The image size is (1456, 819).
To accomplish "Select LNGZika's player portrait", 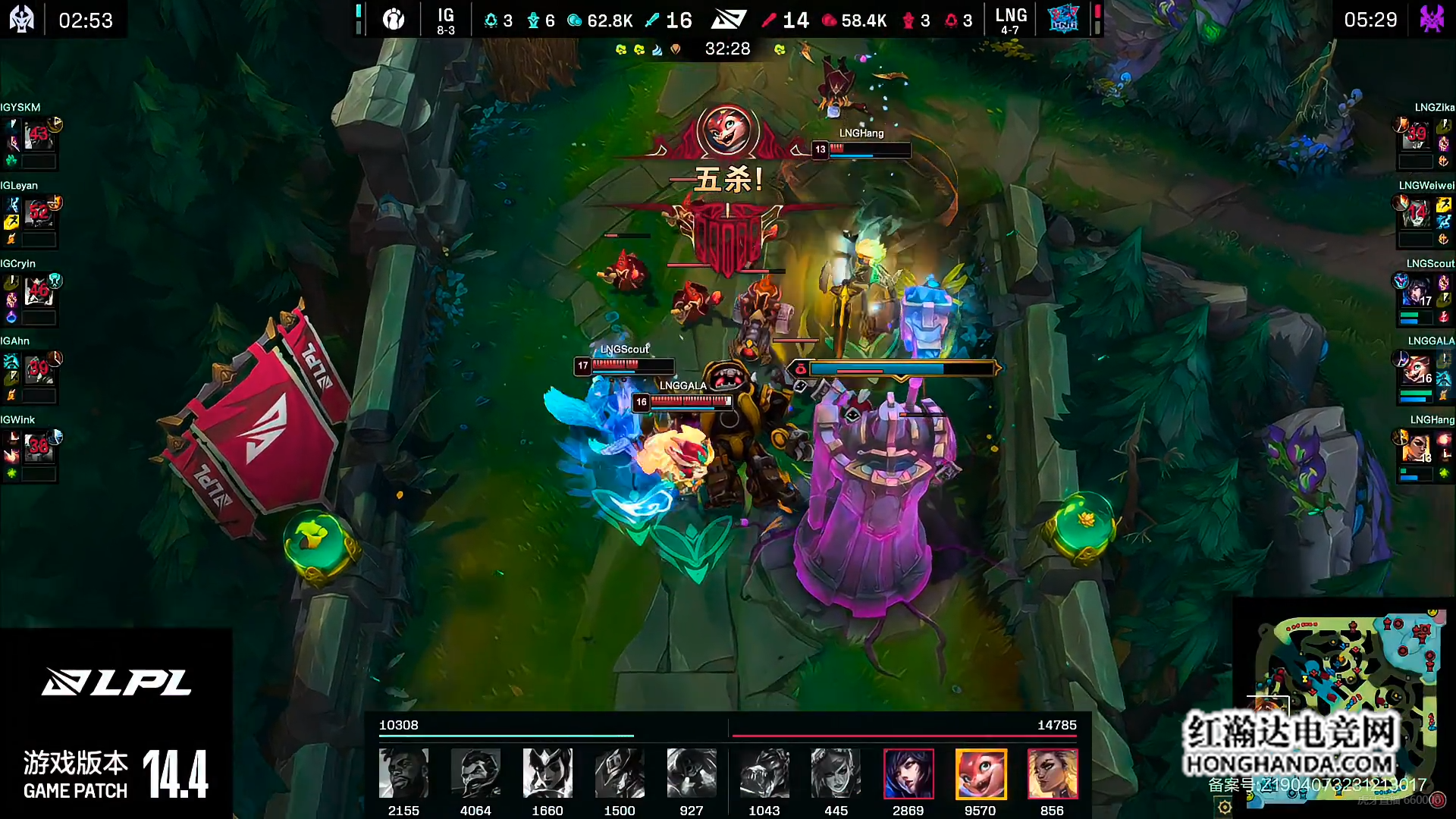I will tap(1415, 136).
